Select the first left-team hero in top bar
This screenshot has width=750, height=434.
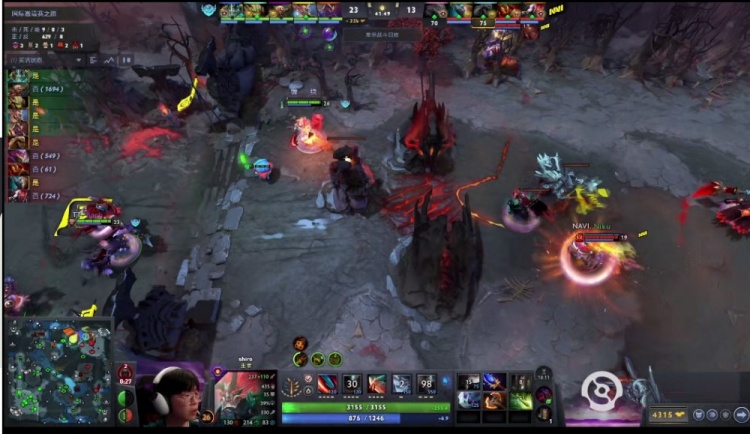pos(232,11)
